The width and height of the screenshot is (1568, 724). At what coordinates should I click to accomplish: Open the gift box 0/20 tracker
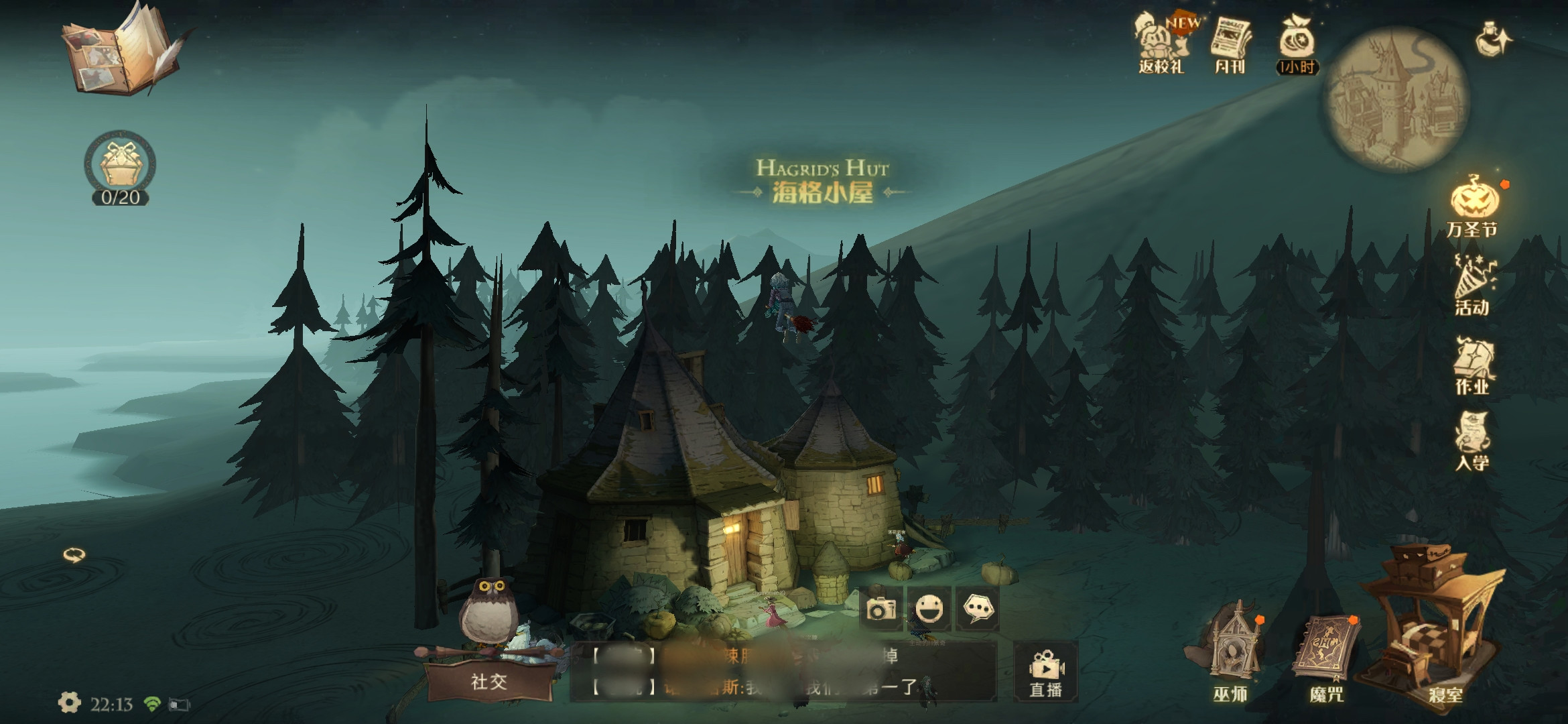tap(120, 166)
